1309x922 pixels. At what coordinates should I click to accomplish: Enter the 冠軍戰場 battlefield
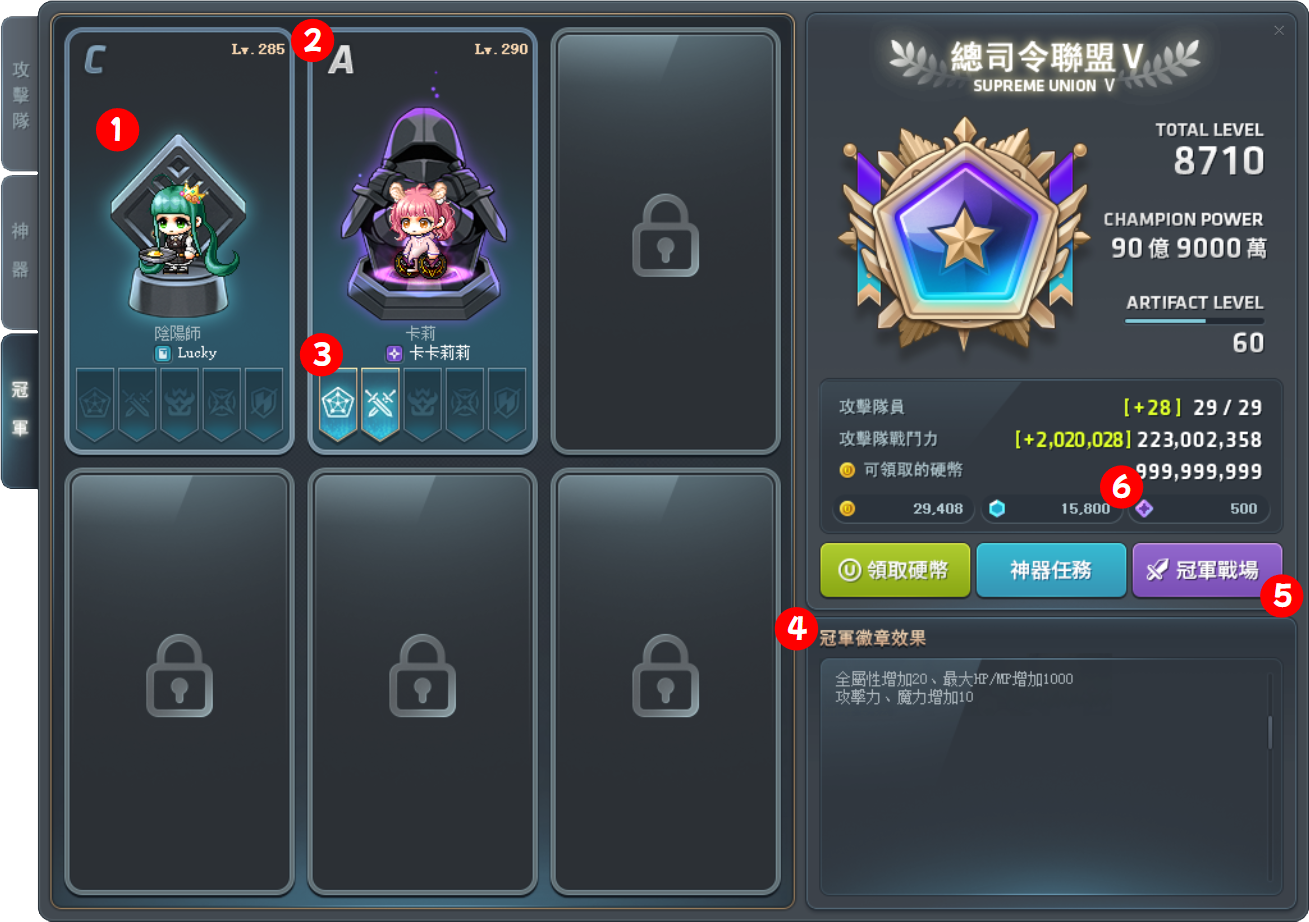[1207, 570]
